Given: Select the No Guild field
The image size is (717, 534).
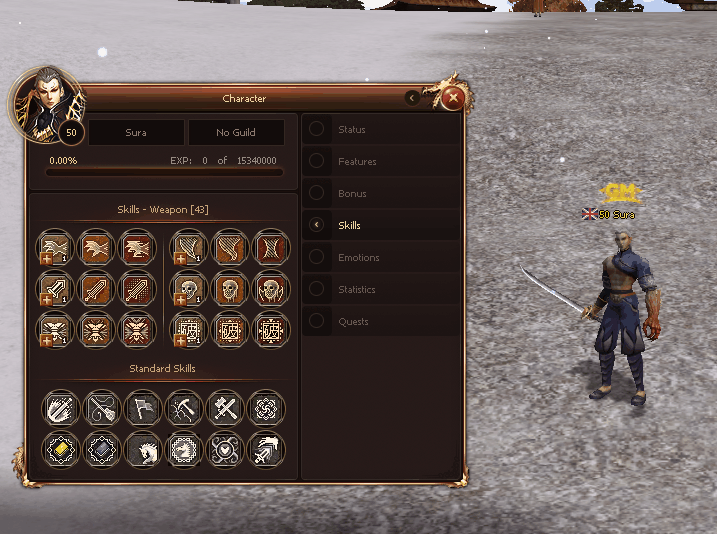Looking at the screenshot, I should [236, 132].
